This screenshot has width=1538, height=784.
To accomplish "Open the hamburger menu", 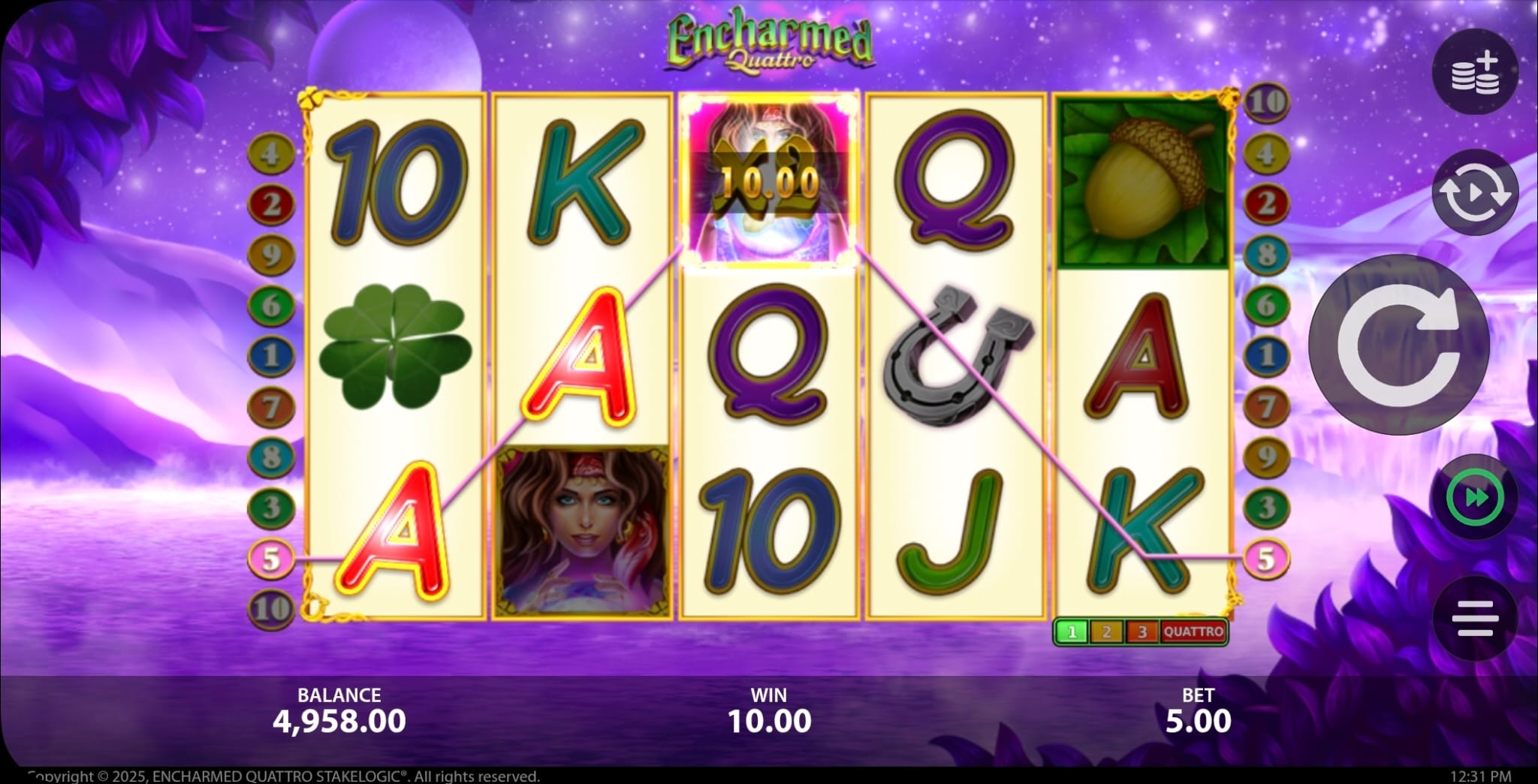I will pos(1475,617).
